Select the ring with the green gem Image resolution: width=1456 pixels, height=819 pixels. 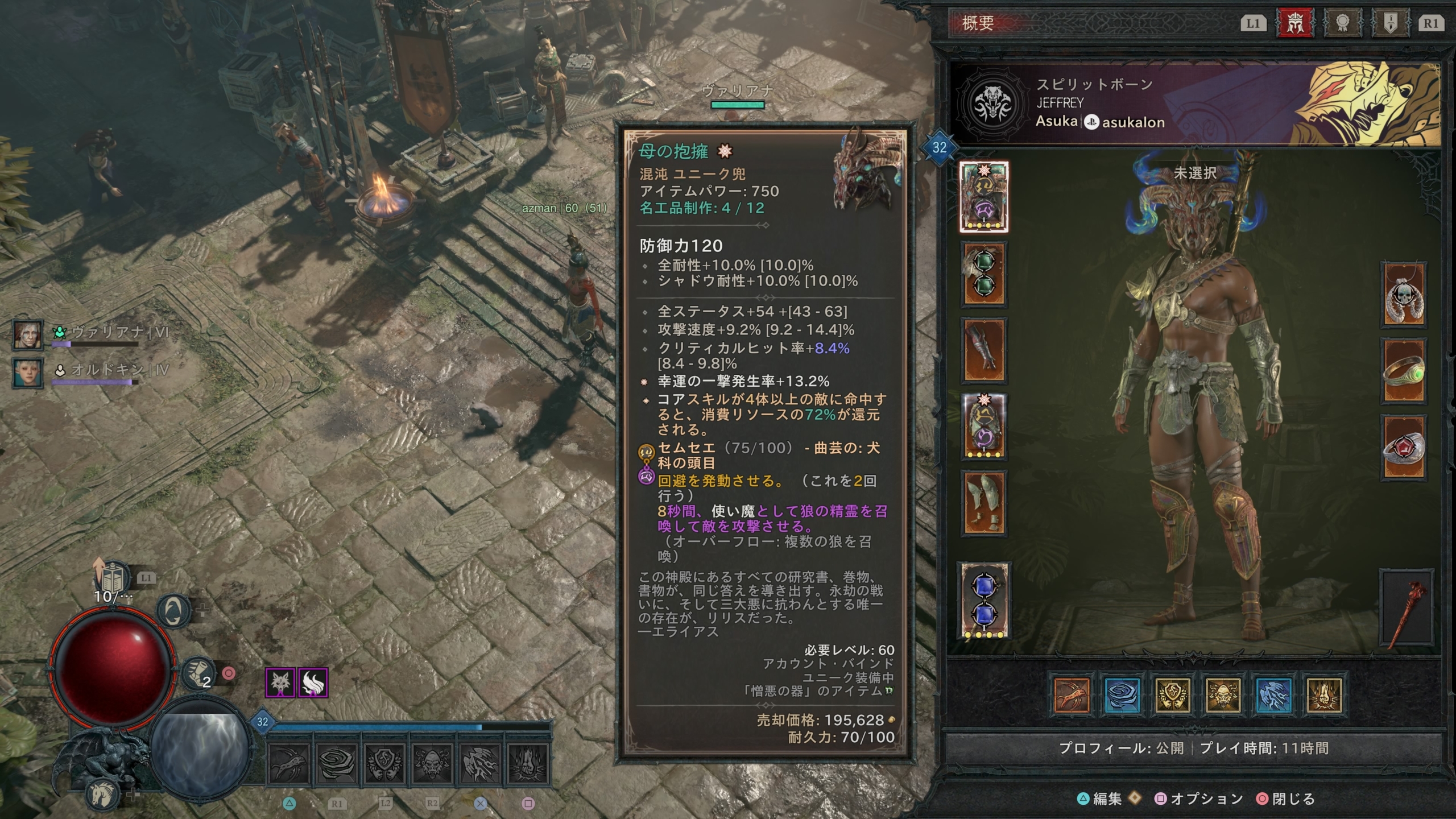[1404, 370]
